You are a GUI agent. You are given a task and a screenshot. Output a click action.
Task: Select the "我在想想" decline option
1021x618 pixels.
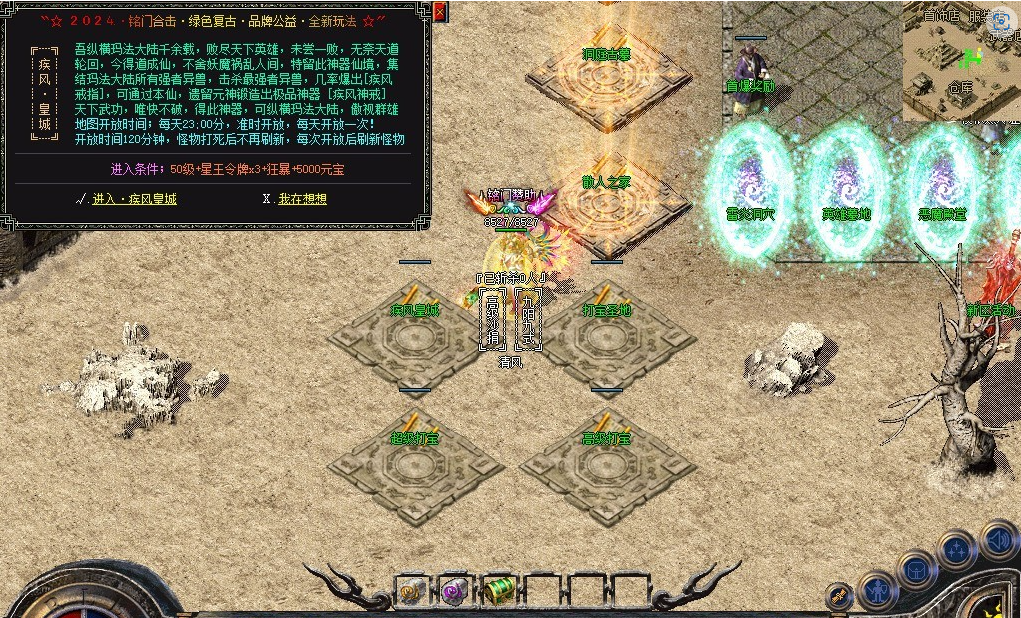tap(302, 199)
